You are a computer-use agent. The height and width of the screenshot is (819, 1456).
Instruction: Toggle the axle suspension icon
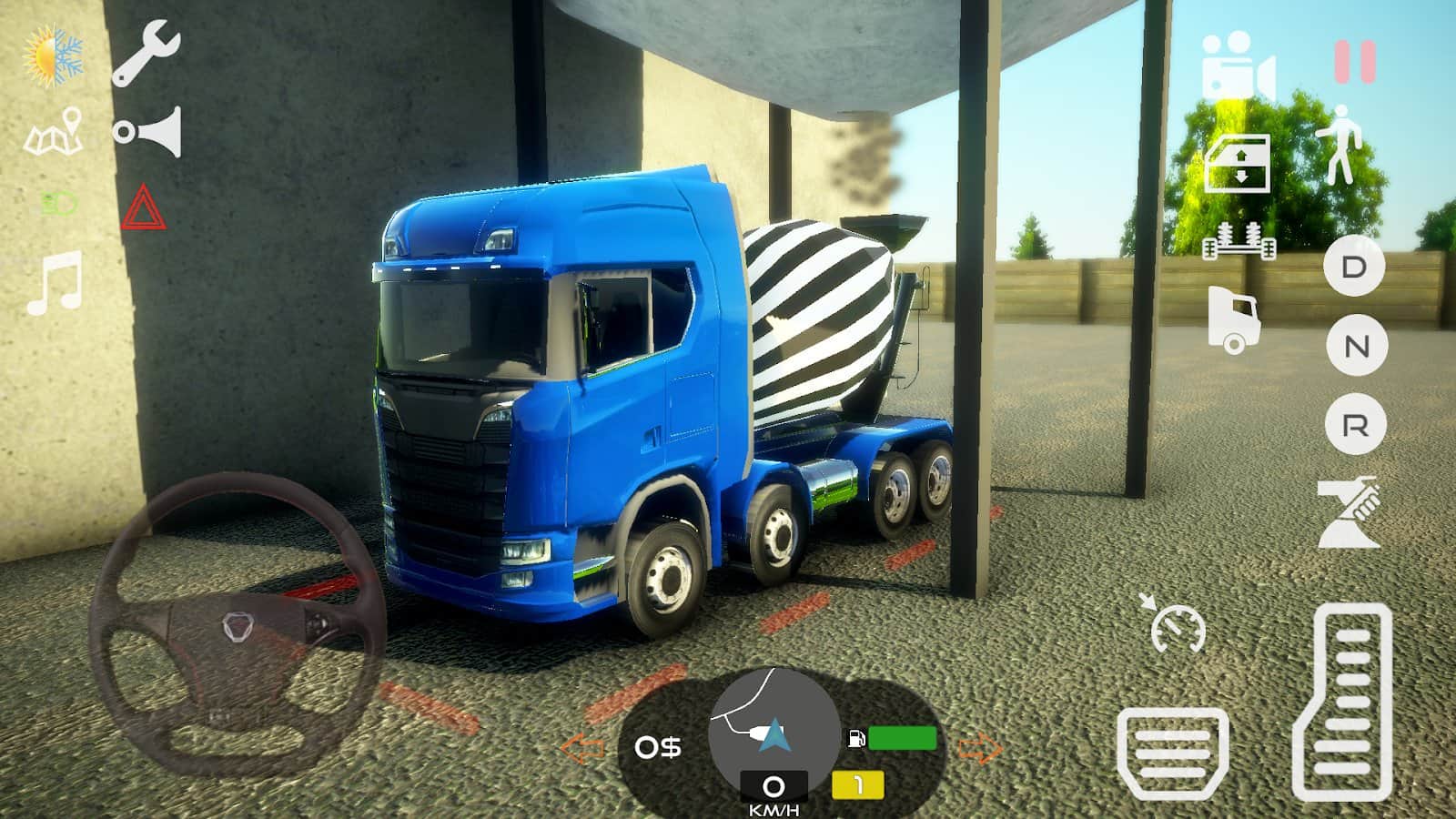(1239, 241)
